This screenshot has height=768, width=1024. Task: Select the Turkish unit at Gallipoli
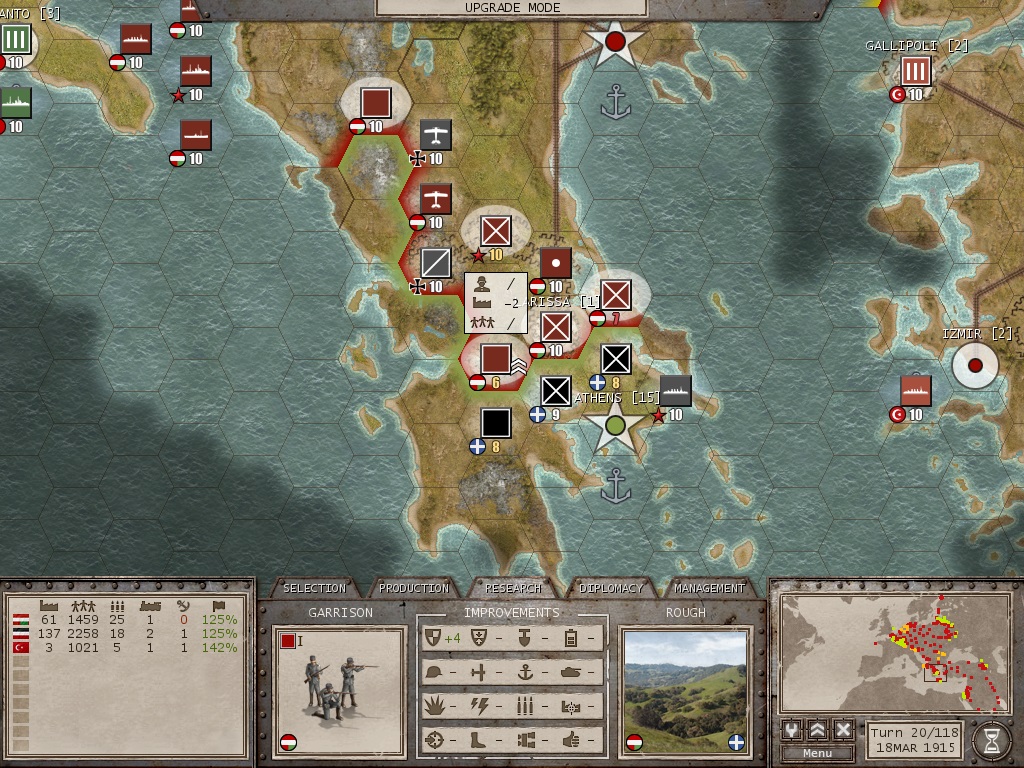point(915,71)
